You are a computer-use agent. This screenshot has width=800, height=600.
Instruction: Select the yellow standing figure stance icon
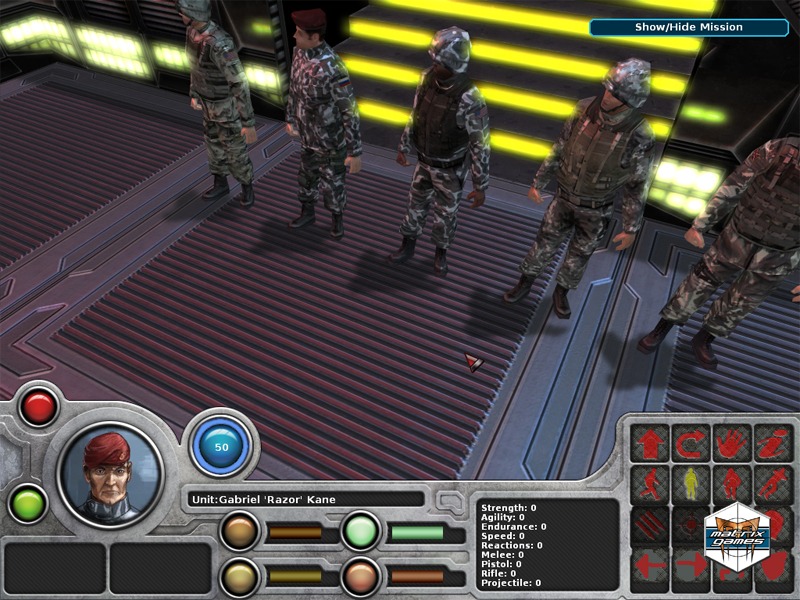click(x=691, y=484)
